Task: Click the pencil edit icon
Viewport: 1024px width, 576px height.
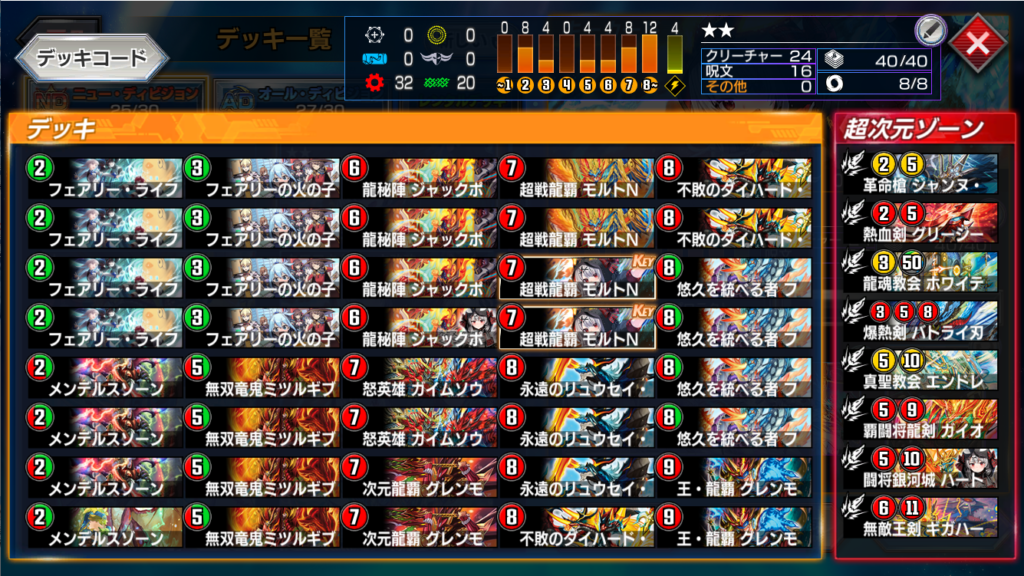Action: coord(928,32)
